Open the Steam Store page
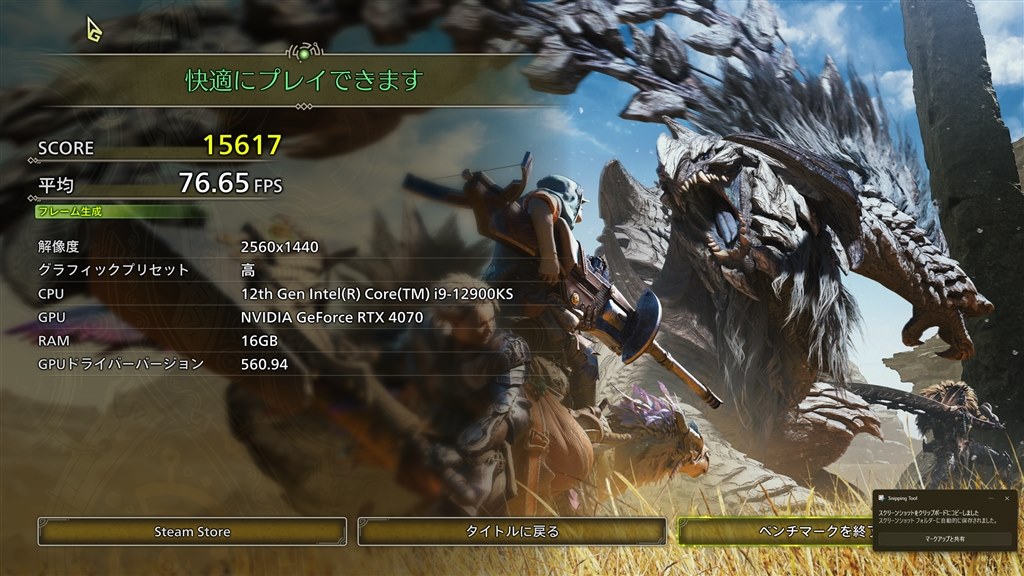 click(192, 531)
